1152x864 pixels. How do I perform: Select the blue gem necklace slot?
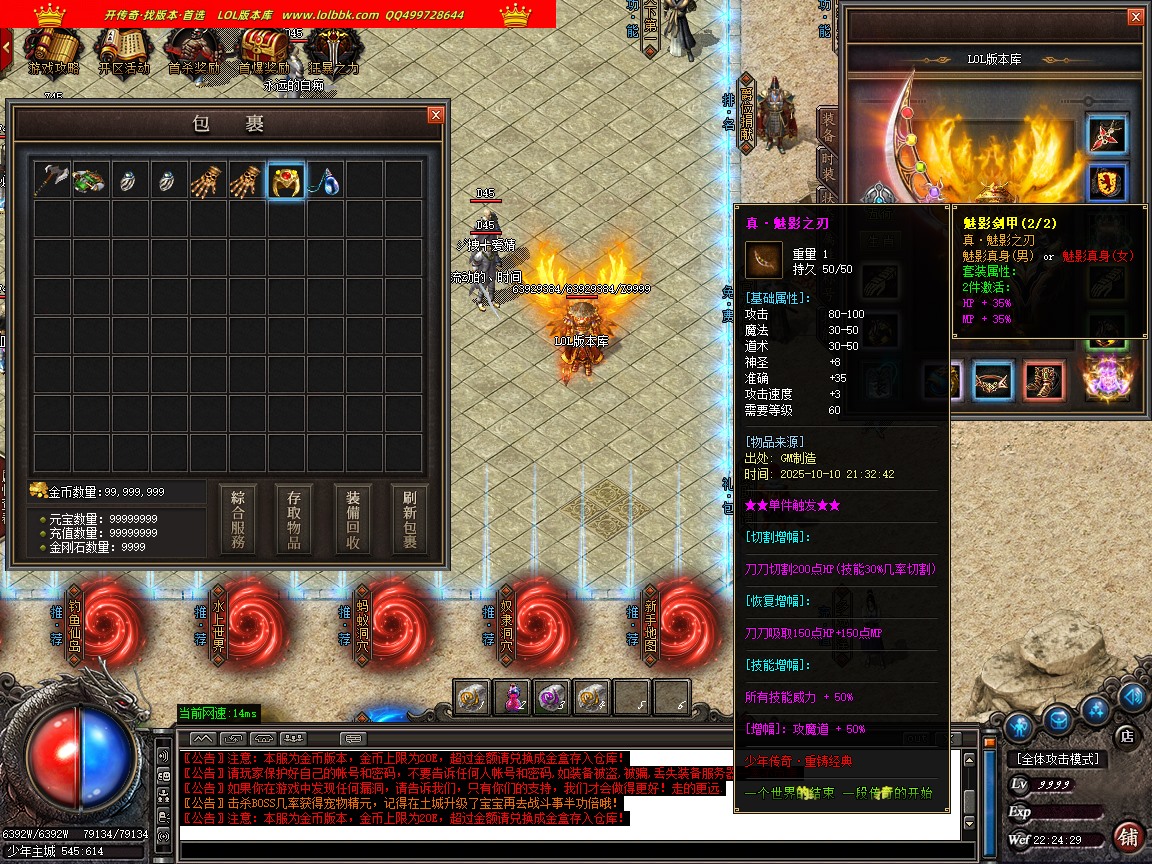coord(325,180)
